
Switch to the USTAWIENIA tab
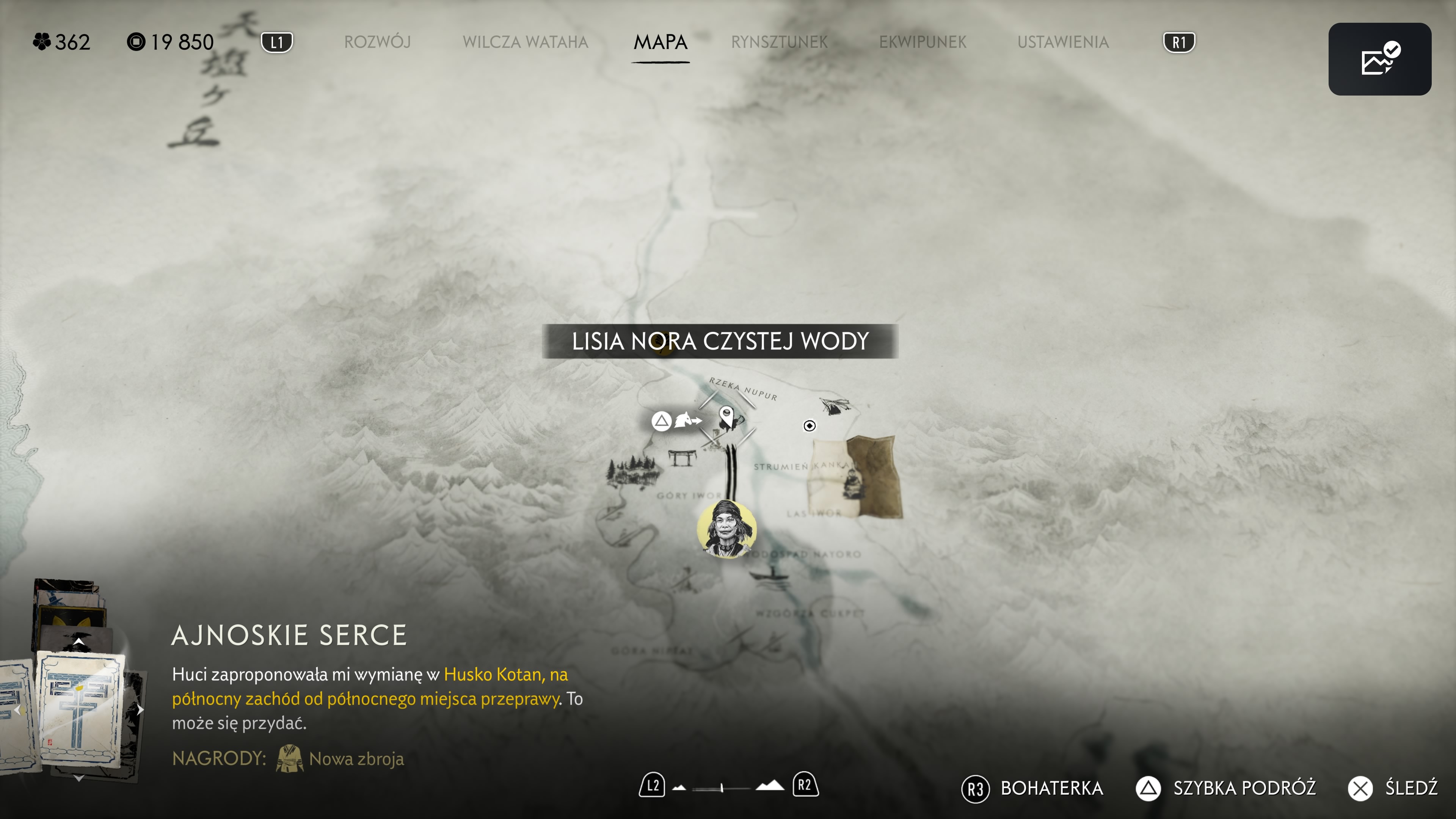(x=1062, y=42)
